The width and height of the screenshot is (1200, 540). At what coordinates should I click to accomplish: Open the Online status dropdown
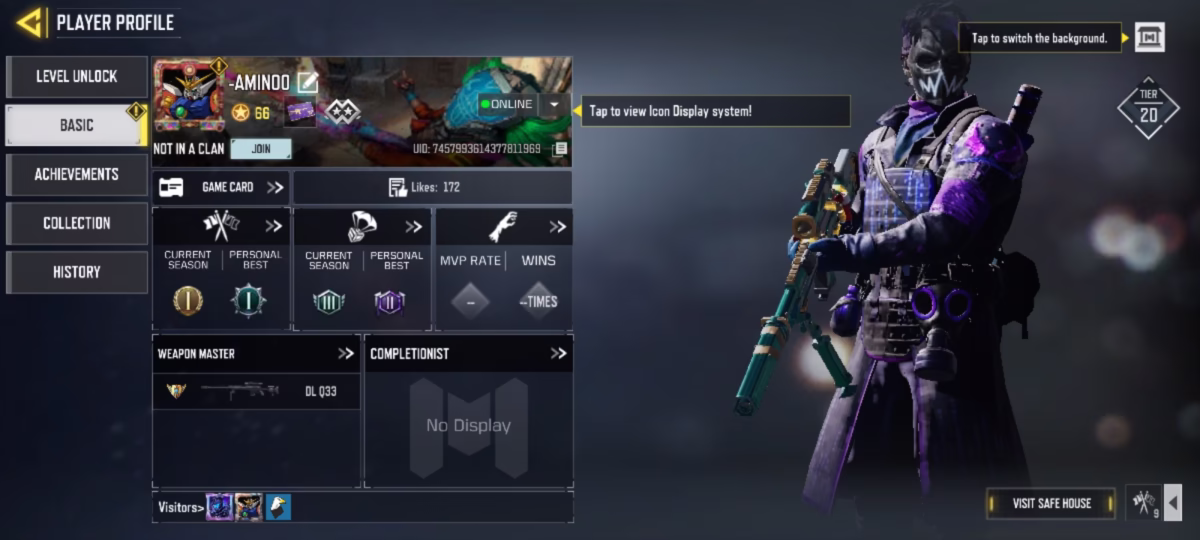coord(554,104)
